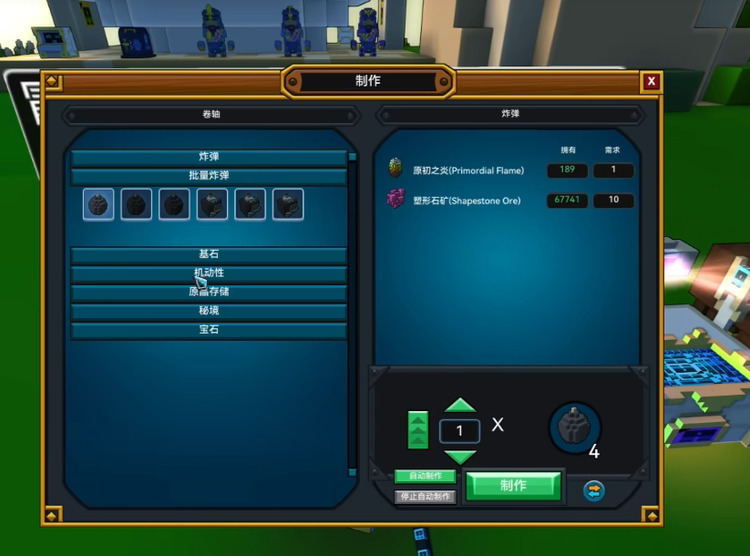Click the craft quantity number field

460,431
